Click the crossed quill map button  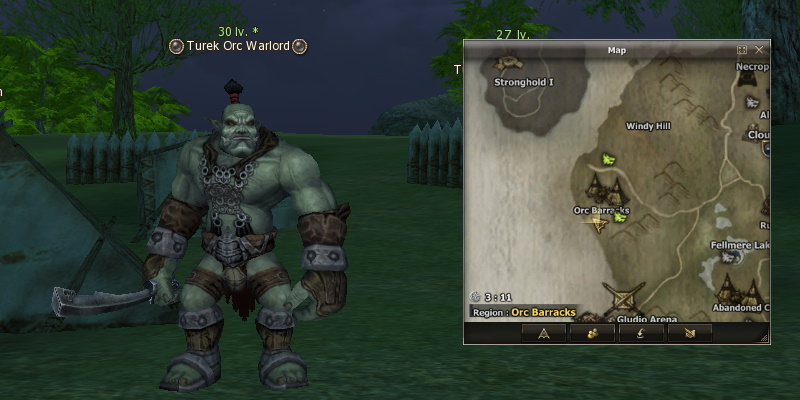pyautogui.click(x=689, y=333)
